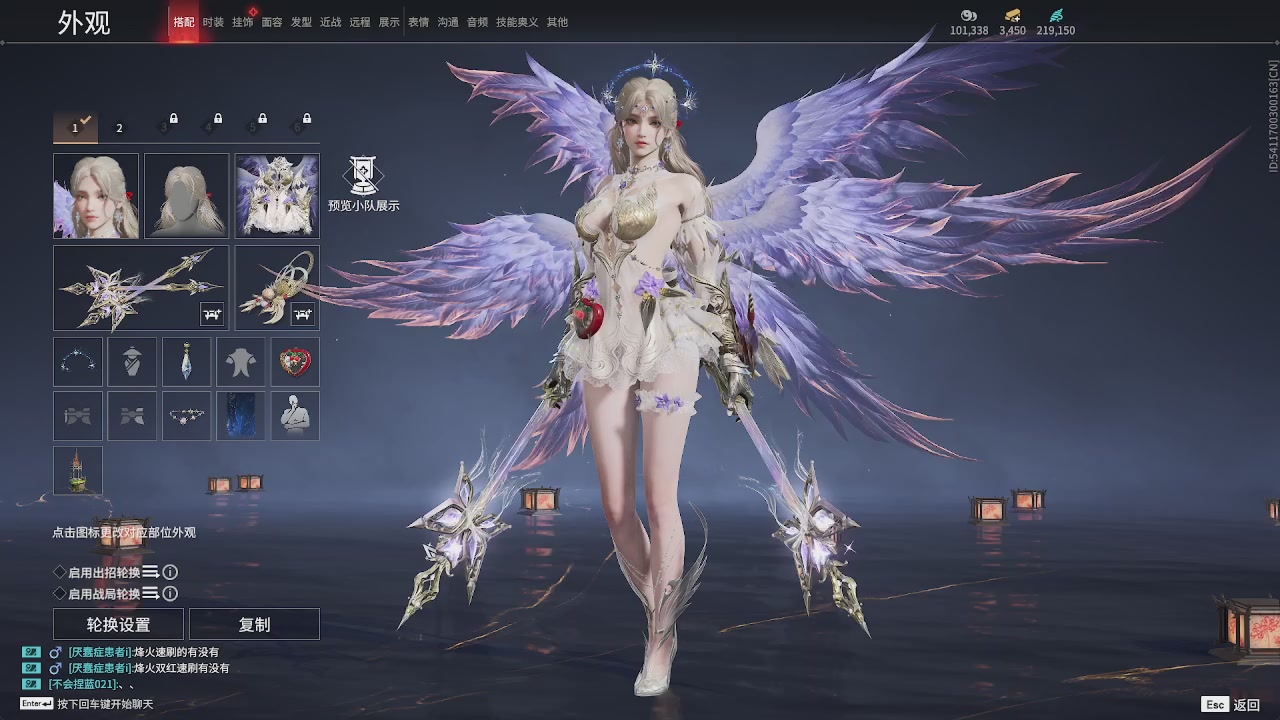Select the 面容 tab

(272, 22)
